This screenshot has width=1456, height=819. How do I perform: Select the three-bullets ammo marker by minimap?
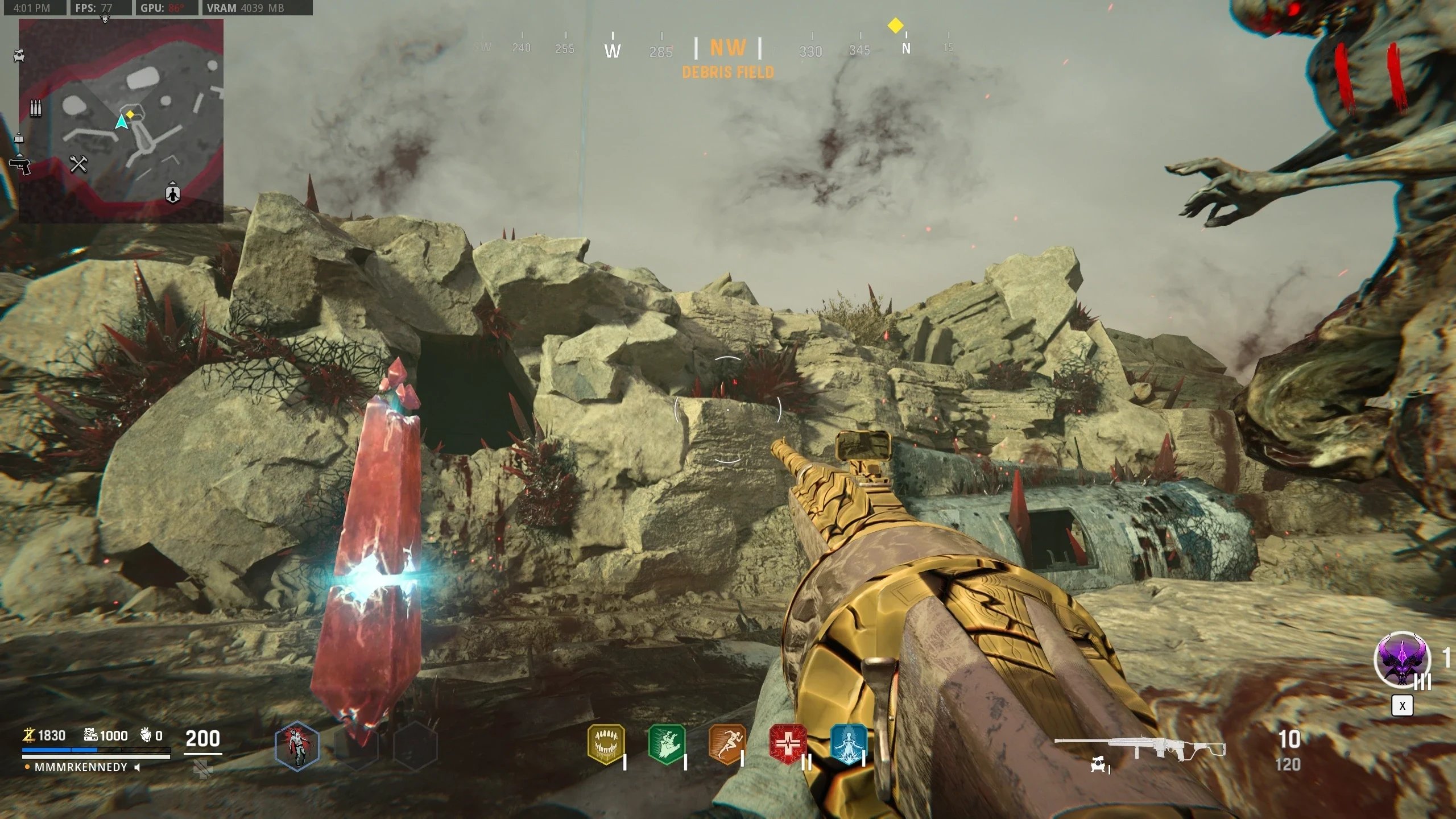[x=35, y=108]
